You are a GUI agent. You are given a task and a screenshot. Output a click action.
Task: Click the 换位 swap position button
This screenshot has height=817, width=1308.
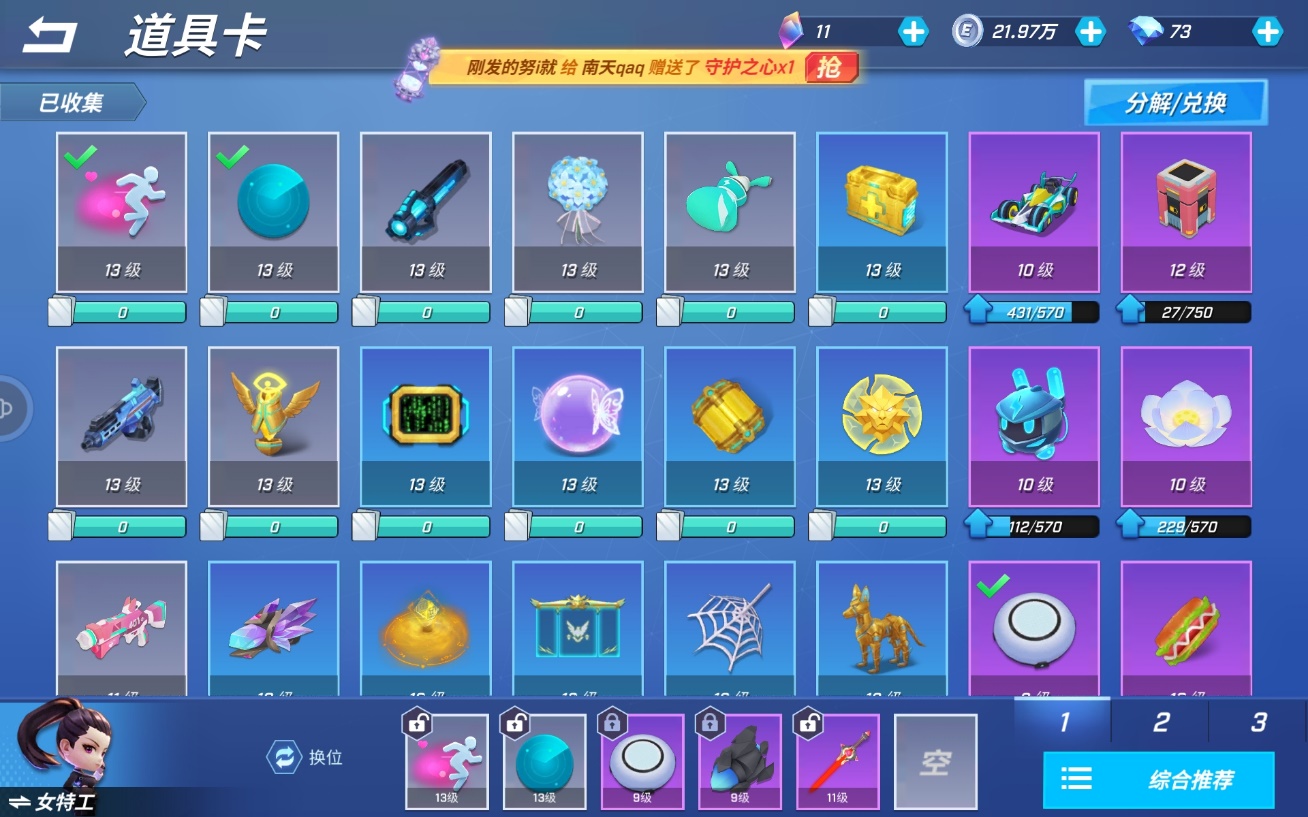306,757
